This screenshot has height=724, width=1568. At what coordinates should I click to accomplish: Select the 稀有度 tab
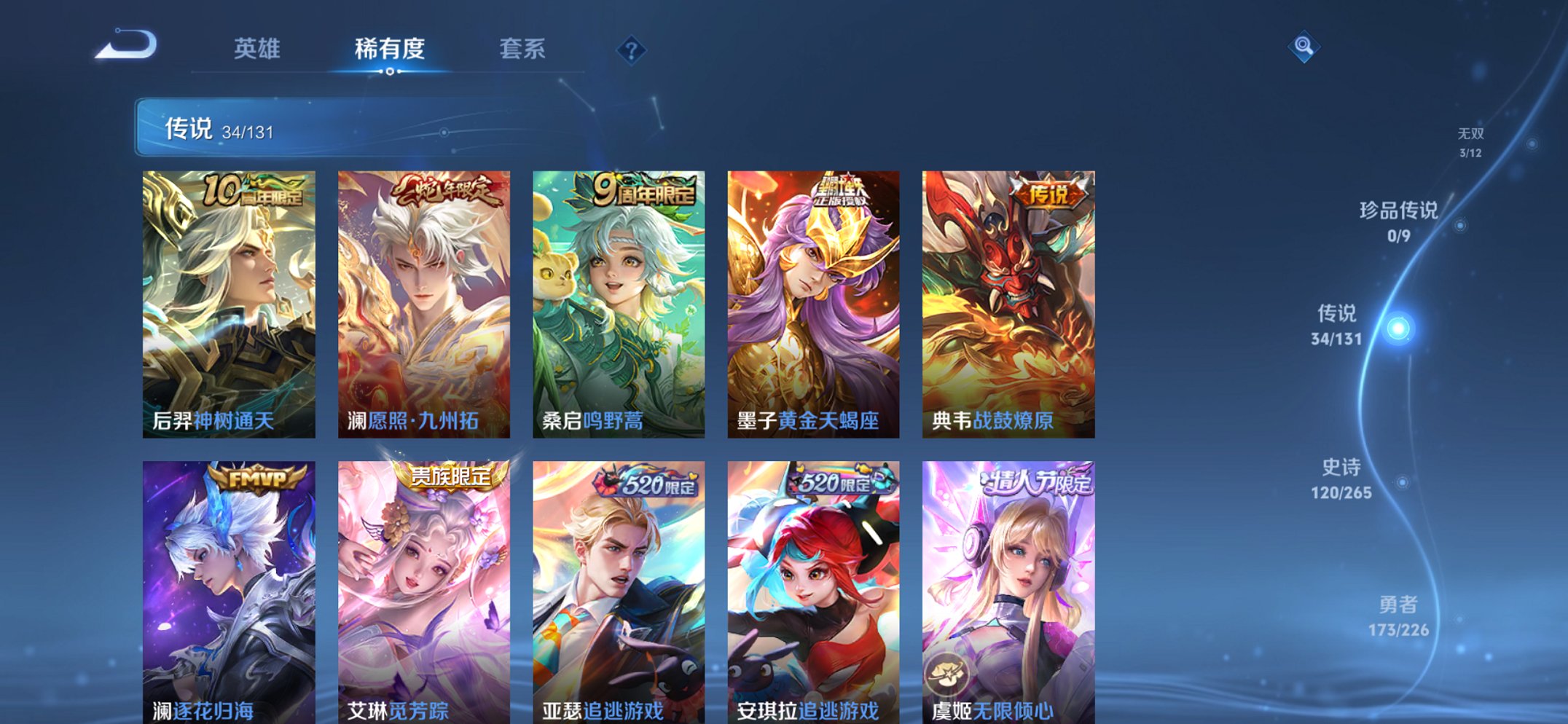(390, 50)
